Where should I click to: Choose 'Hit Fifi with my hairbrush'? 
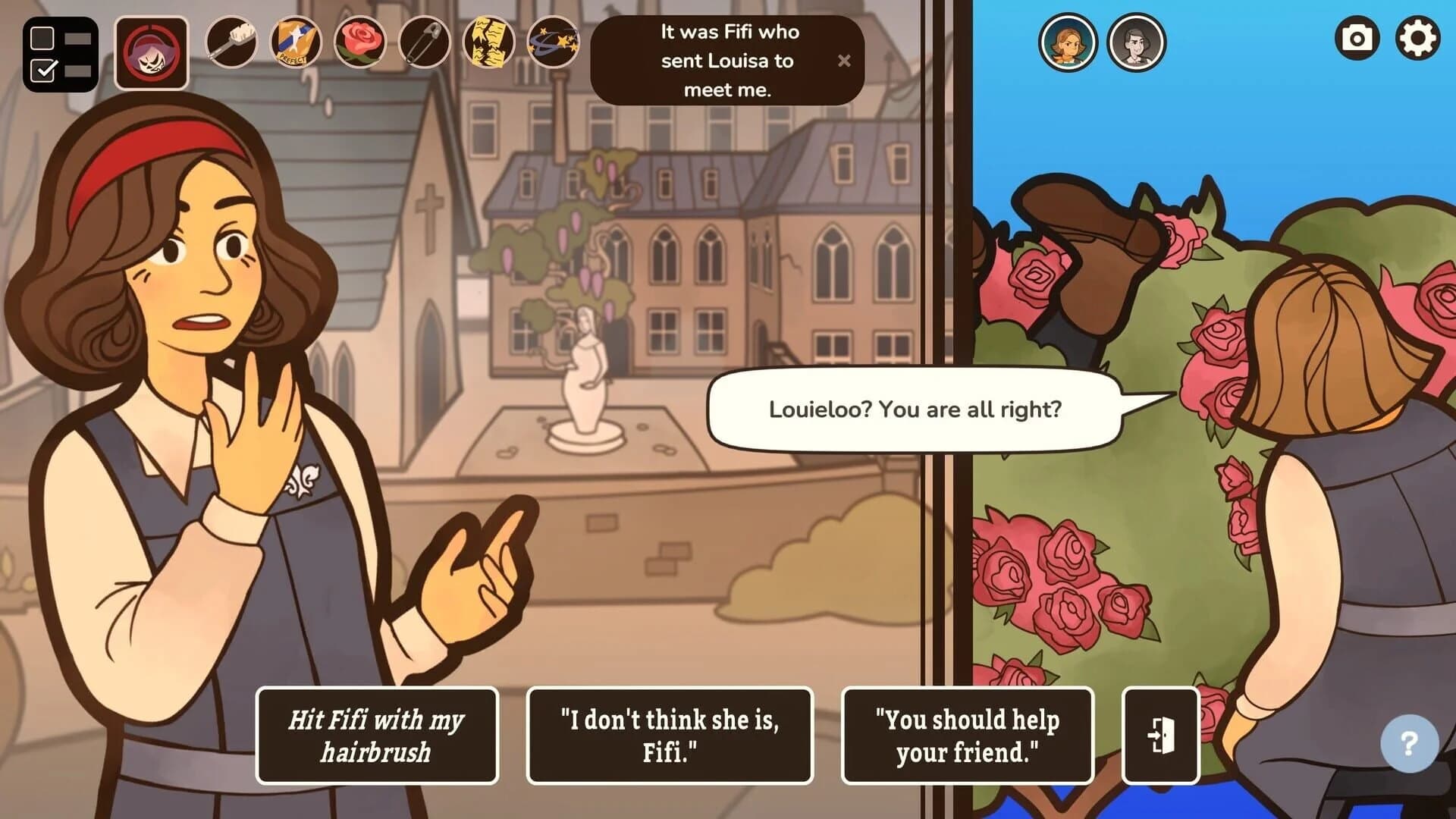[x=377, y=735]
